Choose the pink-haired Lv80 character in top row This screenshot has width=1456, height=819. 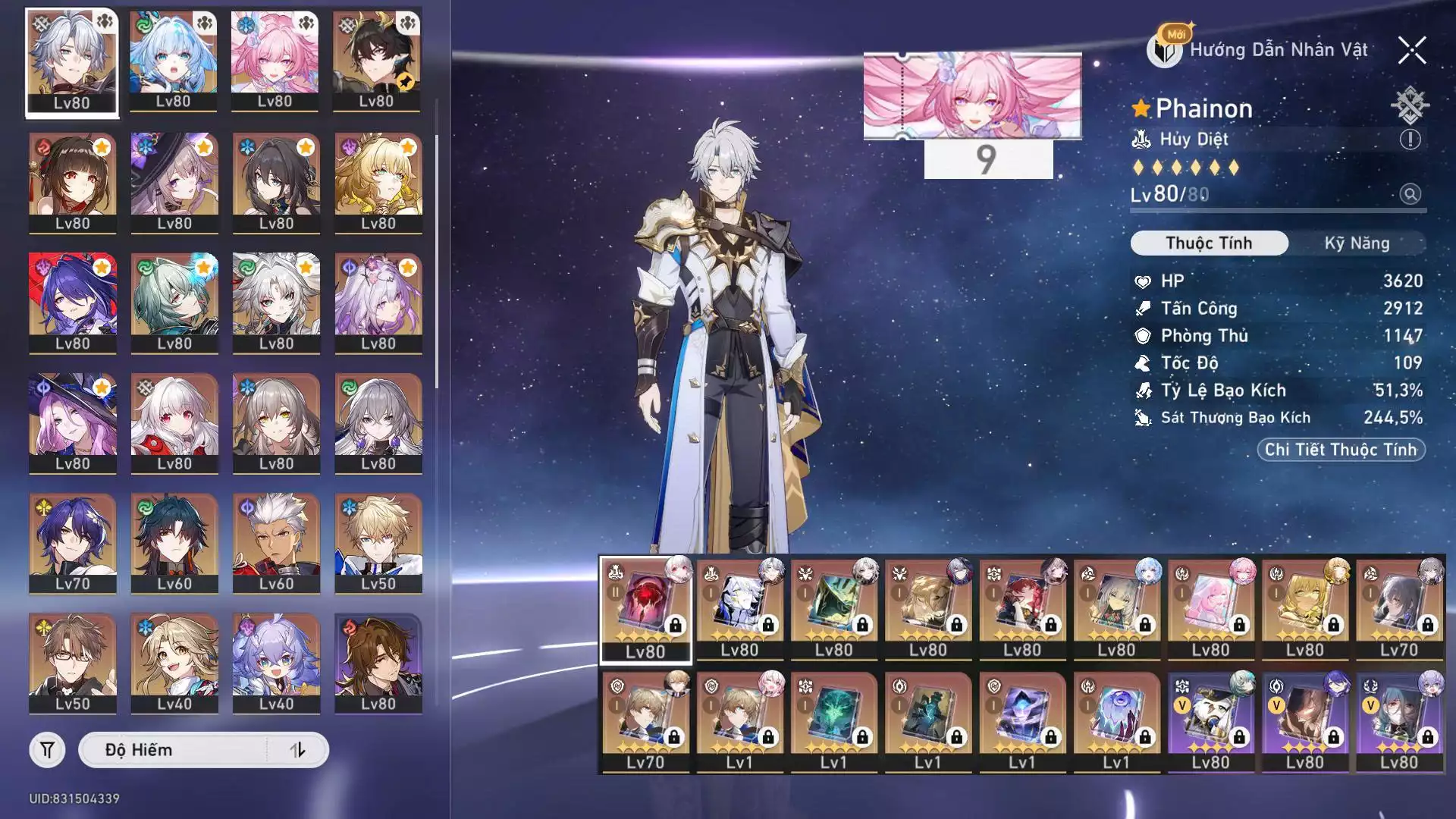(x=275, y=61)
